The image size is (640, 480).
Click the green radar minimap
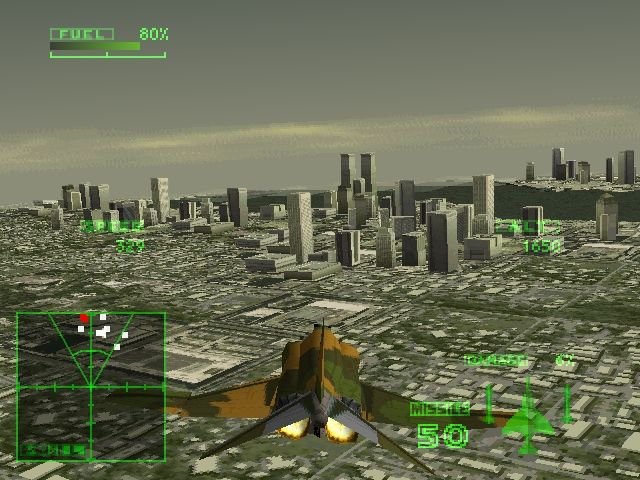(91, 385)
